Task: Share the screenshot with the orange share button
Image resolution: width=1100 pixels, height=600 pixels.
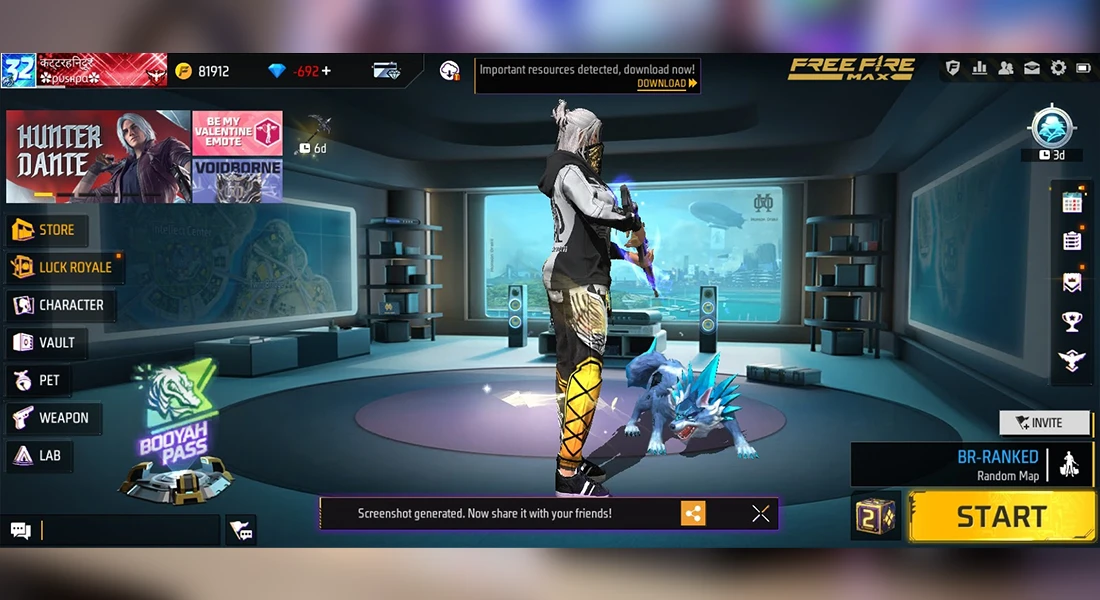Action: [693, 514]
